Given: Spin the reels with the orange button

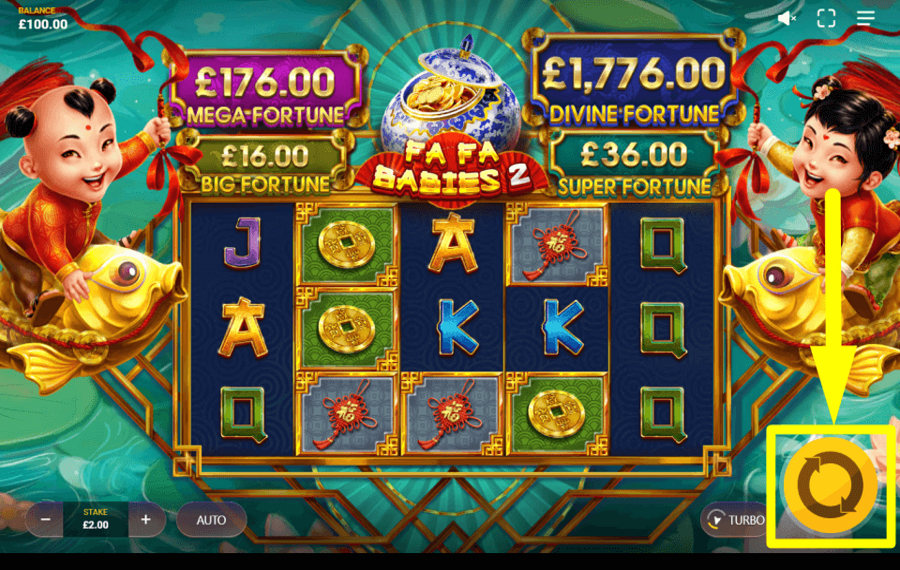Looking at the screenshot, I should point(829,485).
